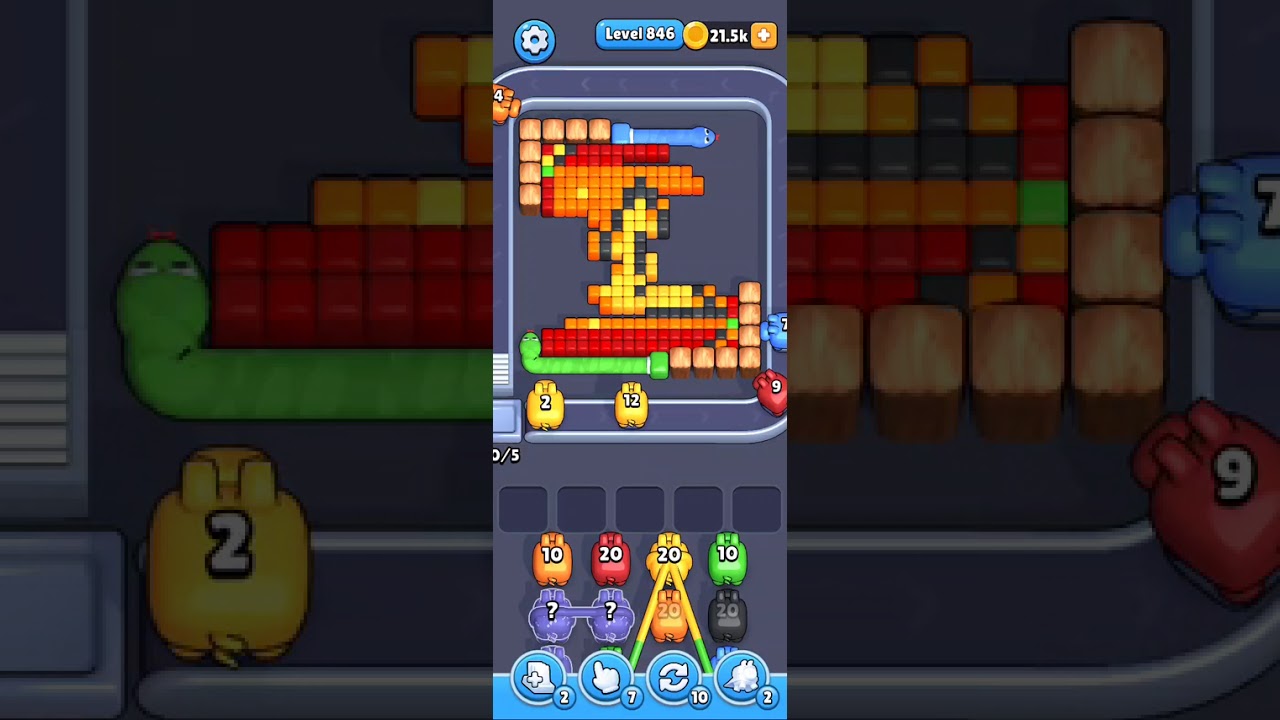
Task: Select the orange snake piece marked 10
Action: click(552, 555)
